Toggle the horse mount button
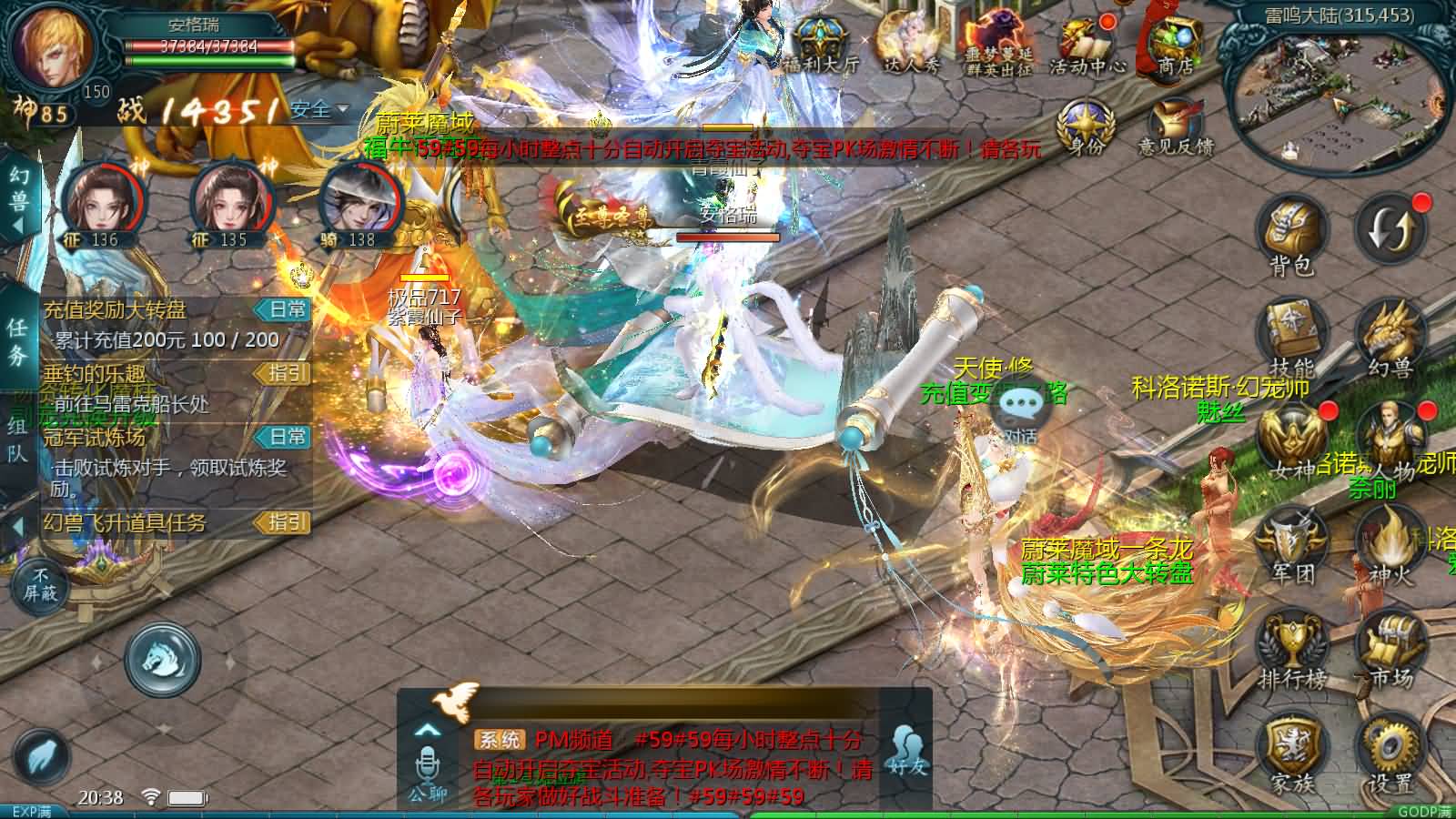 pyautogui.click(x=163, y=659)
